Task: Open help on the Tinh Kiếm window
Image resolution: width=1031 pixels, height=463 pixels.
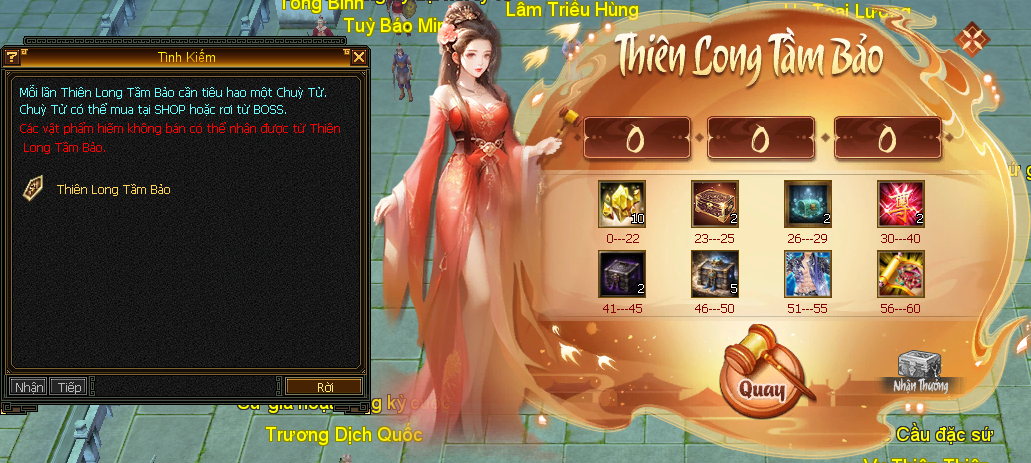Action: [x=14, y=57]
